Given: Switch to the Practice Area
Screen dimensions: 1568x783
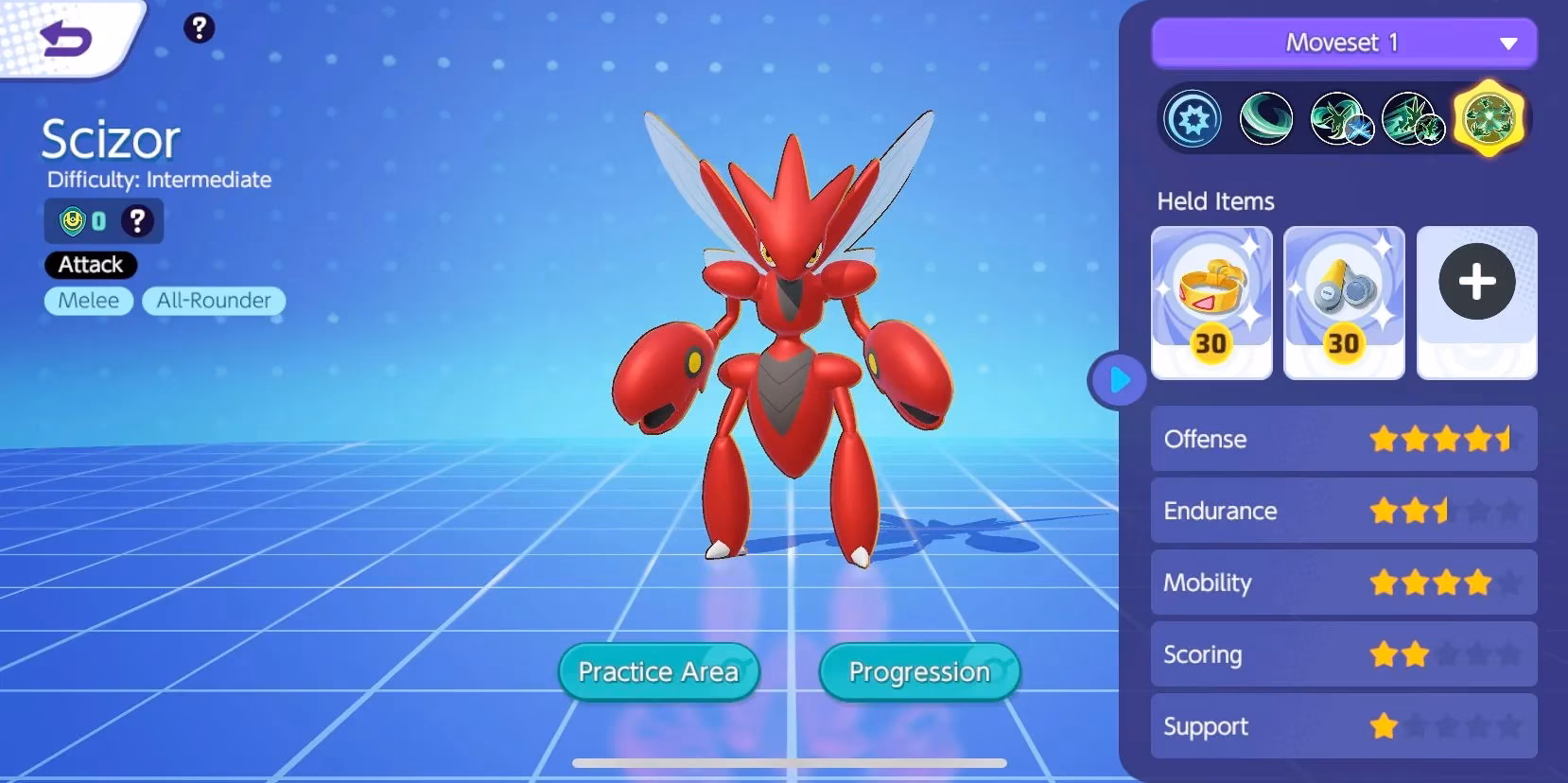Looking at the screenshot, I should pyautogui.click(x=658, y=671).
